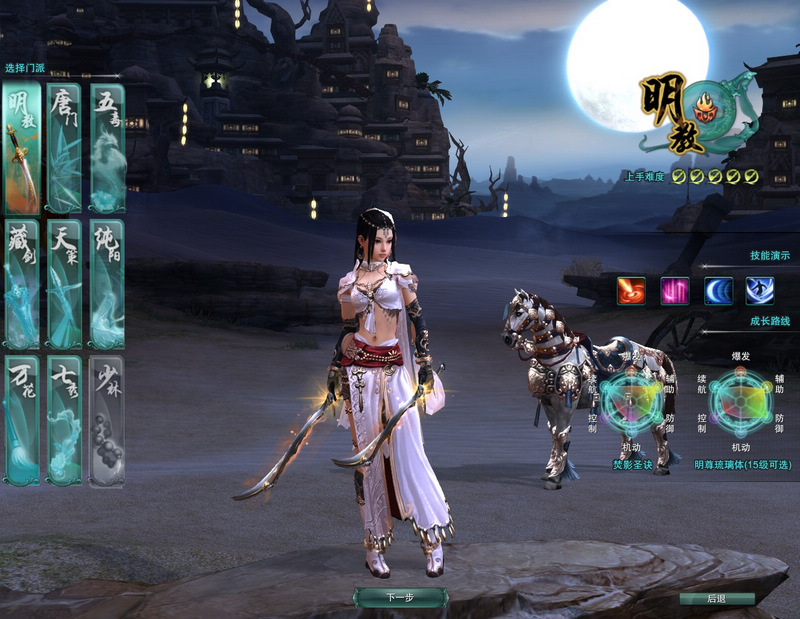Select the 藏剑 sect tile

[21, 284]
